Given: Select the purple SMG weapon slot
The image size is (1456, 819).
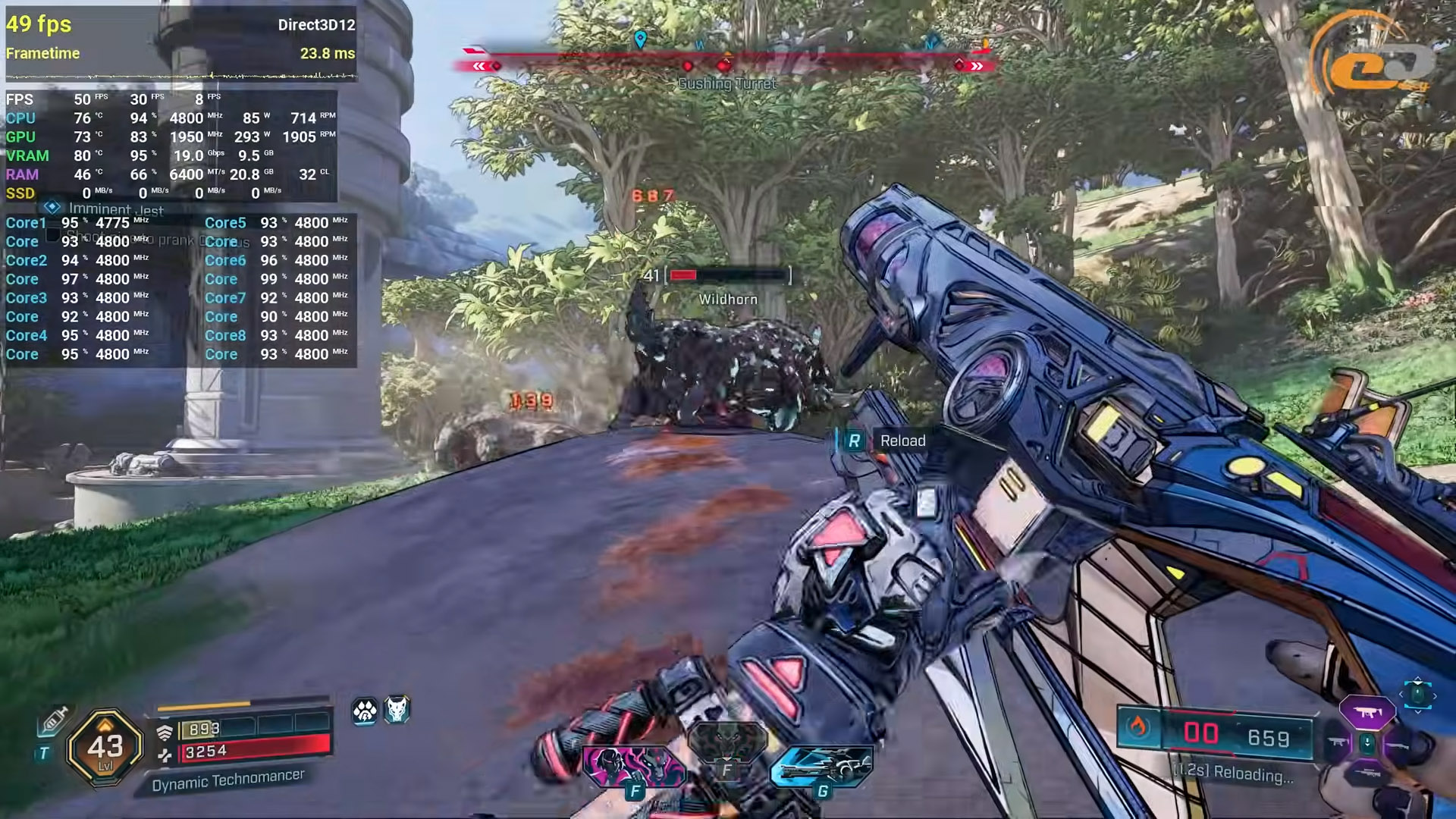Looking at the screenshot, I should (1367, 712).
